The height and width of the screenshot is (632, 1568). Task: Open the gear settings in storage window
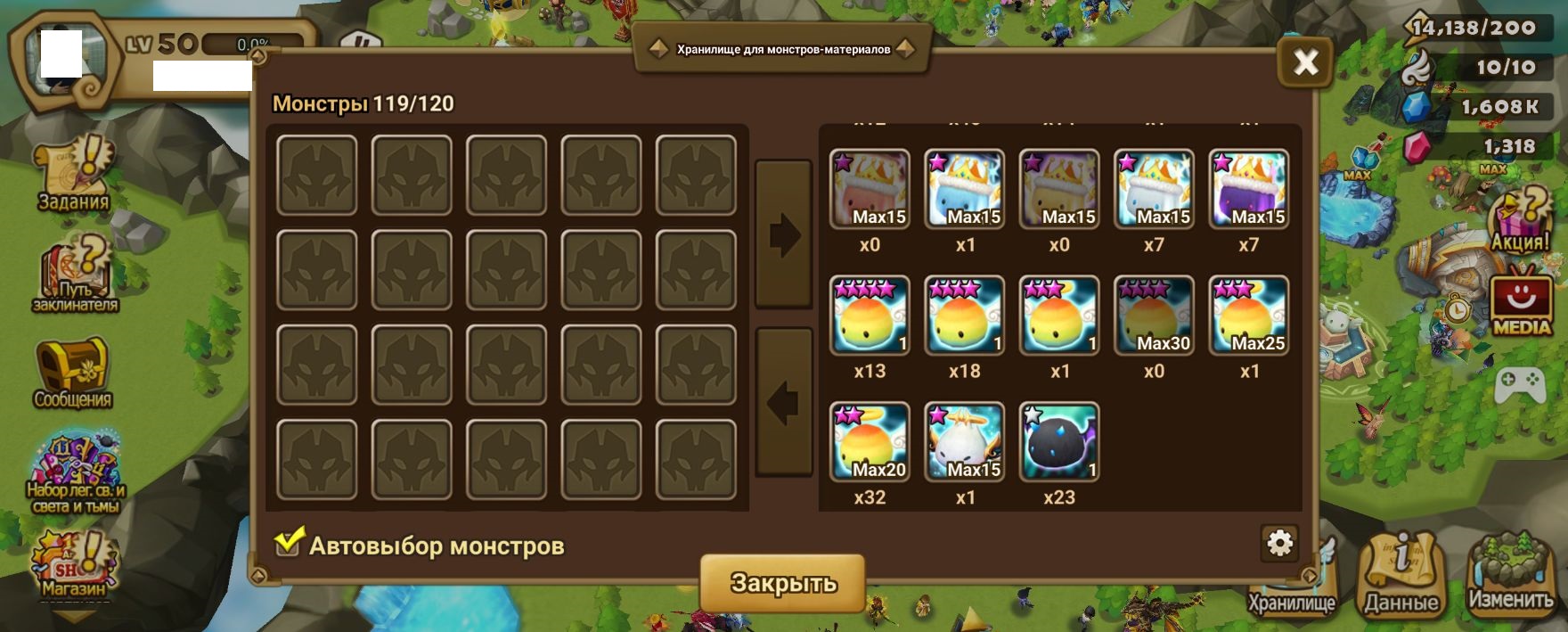(1279, 543)
